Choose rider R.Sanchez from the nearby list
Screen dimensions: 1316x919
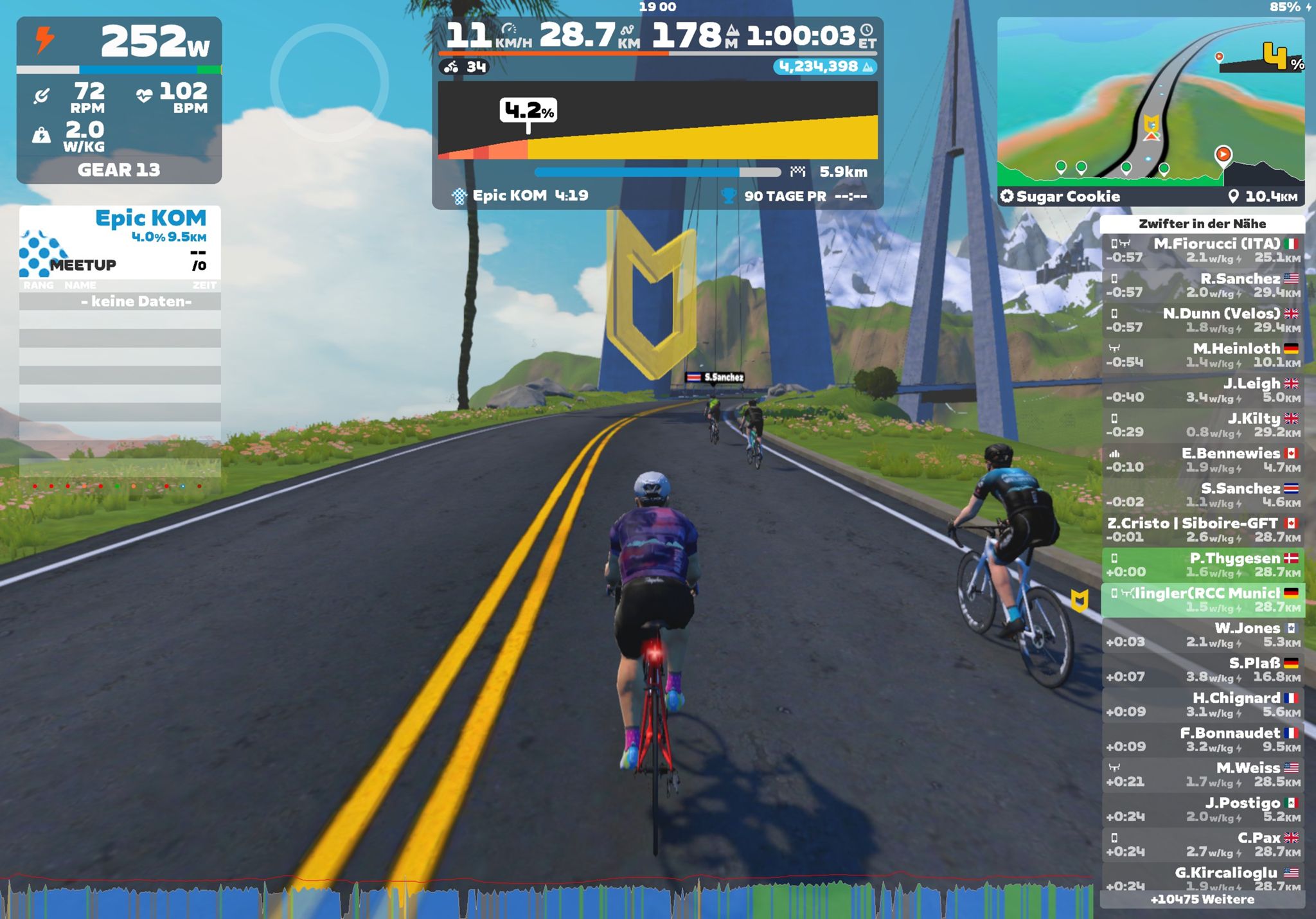click(1202, 285)
